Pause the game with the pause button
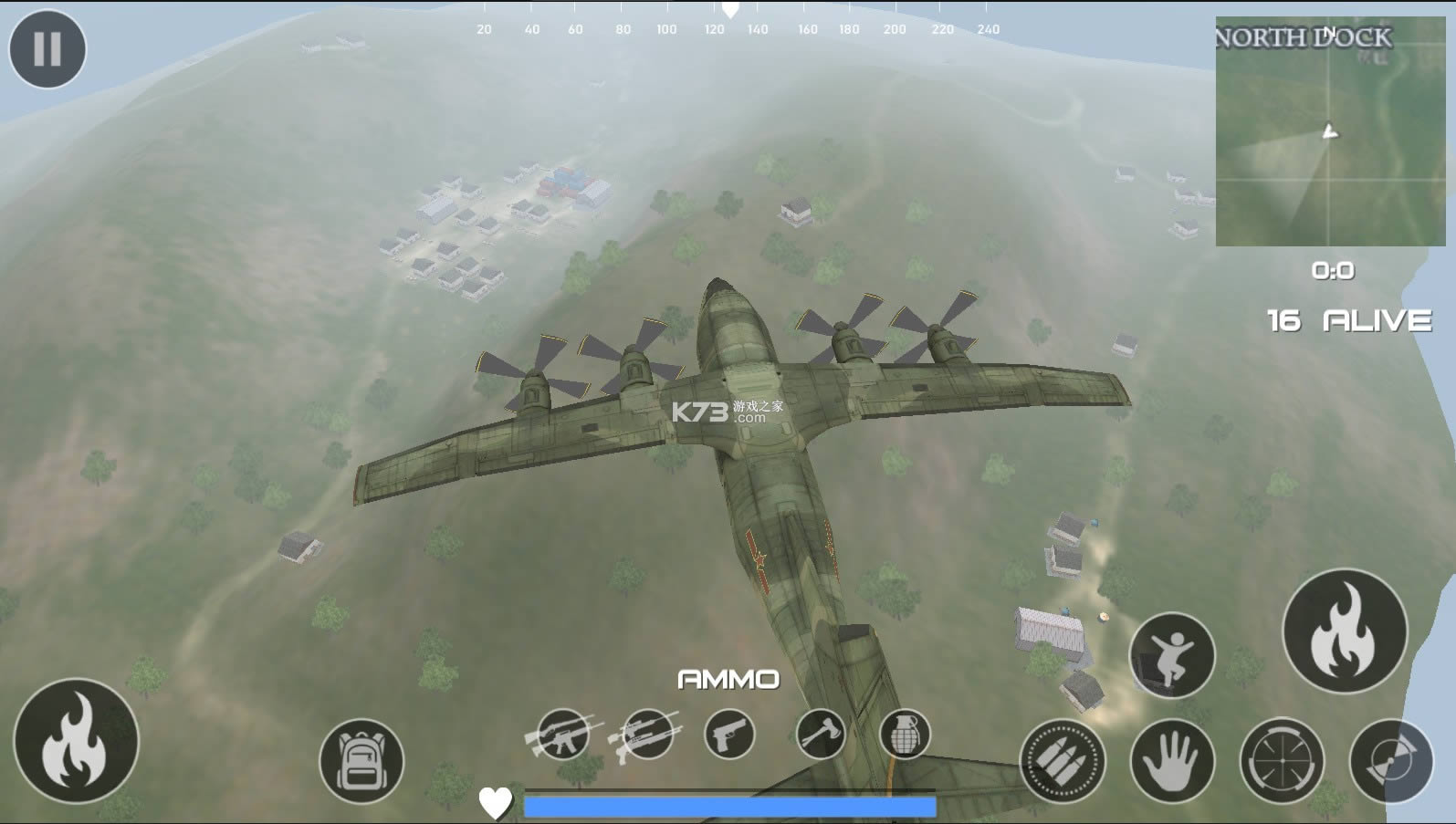1456x824 pixels. tap(47, 49)
